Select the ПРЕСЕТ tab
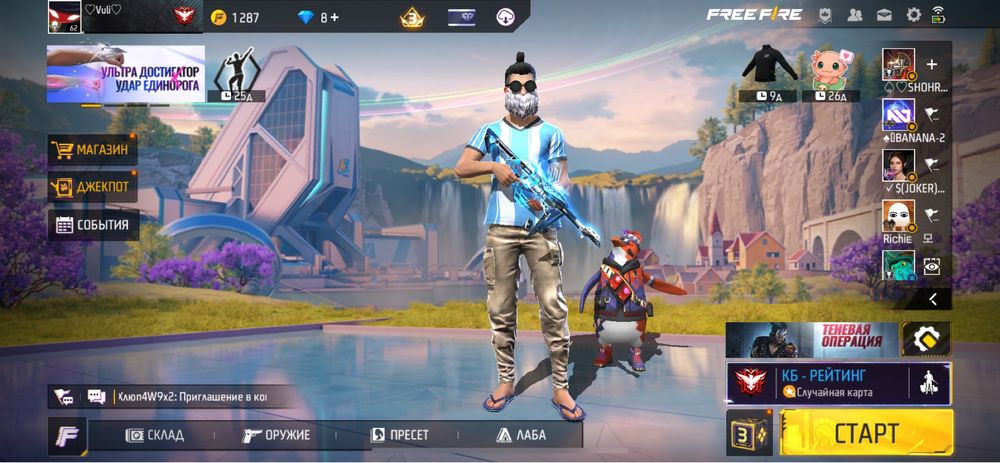 click(x=400, y=435)
